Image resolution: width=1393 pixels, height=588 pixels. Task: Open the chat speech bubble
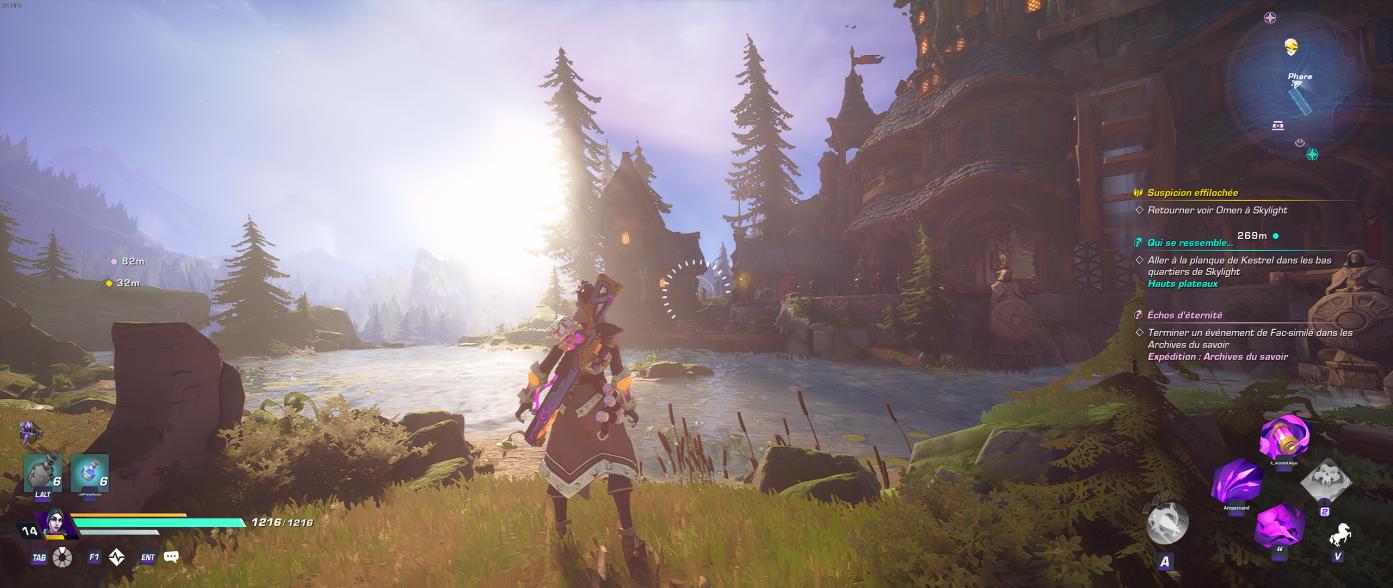pos(171,557)
